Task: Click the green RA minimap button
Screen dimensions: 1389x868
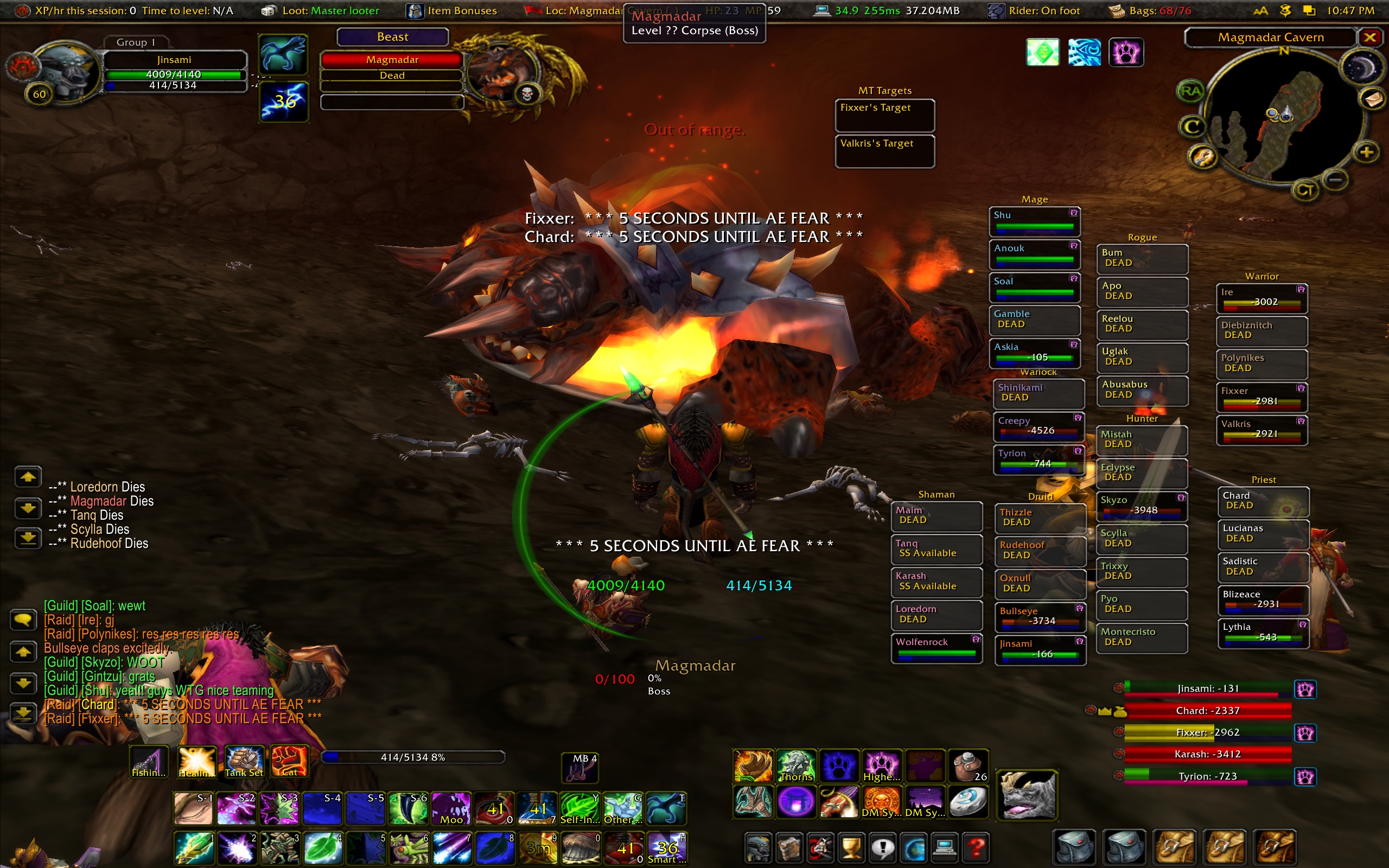Action: coord(1190,91)
